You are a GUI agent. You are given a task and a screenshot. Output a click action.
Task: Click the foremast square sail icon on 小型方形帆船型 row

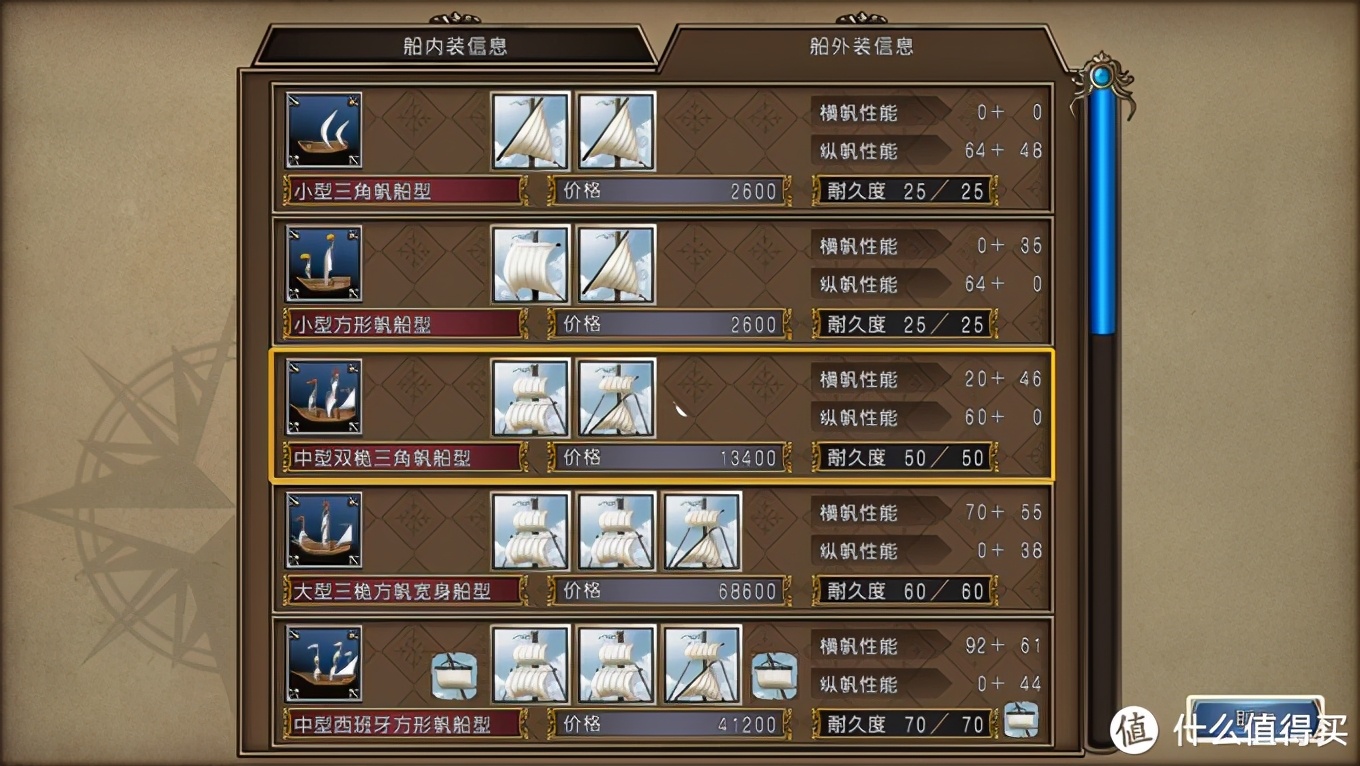[531, 264]
